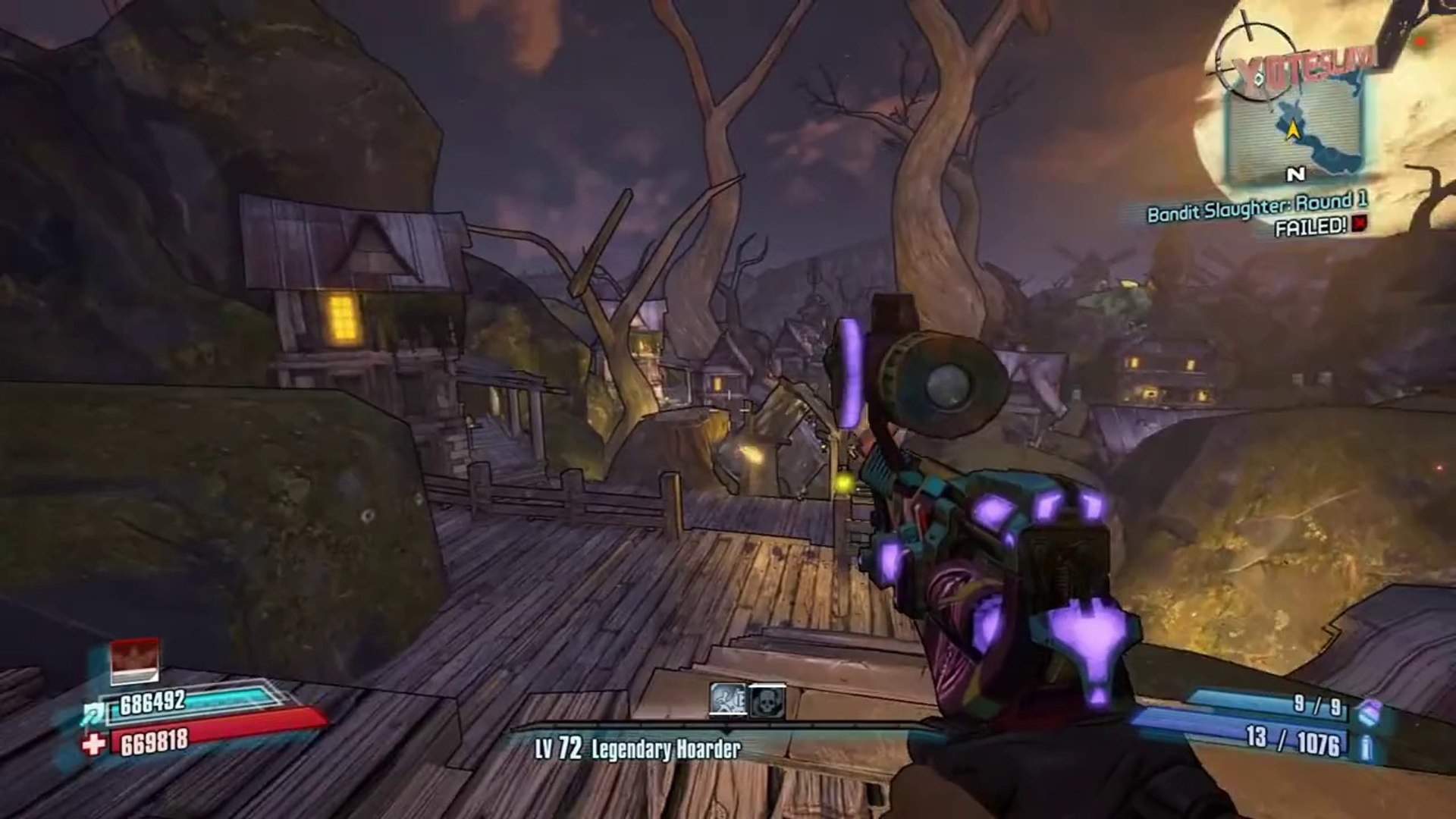Click the skill icon left of the skull
Screen dimensions: 1456x819
click(728, 701)
